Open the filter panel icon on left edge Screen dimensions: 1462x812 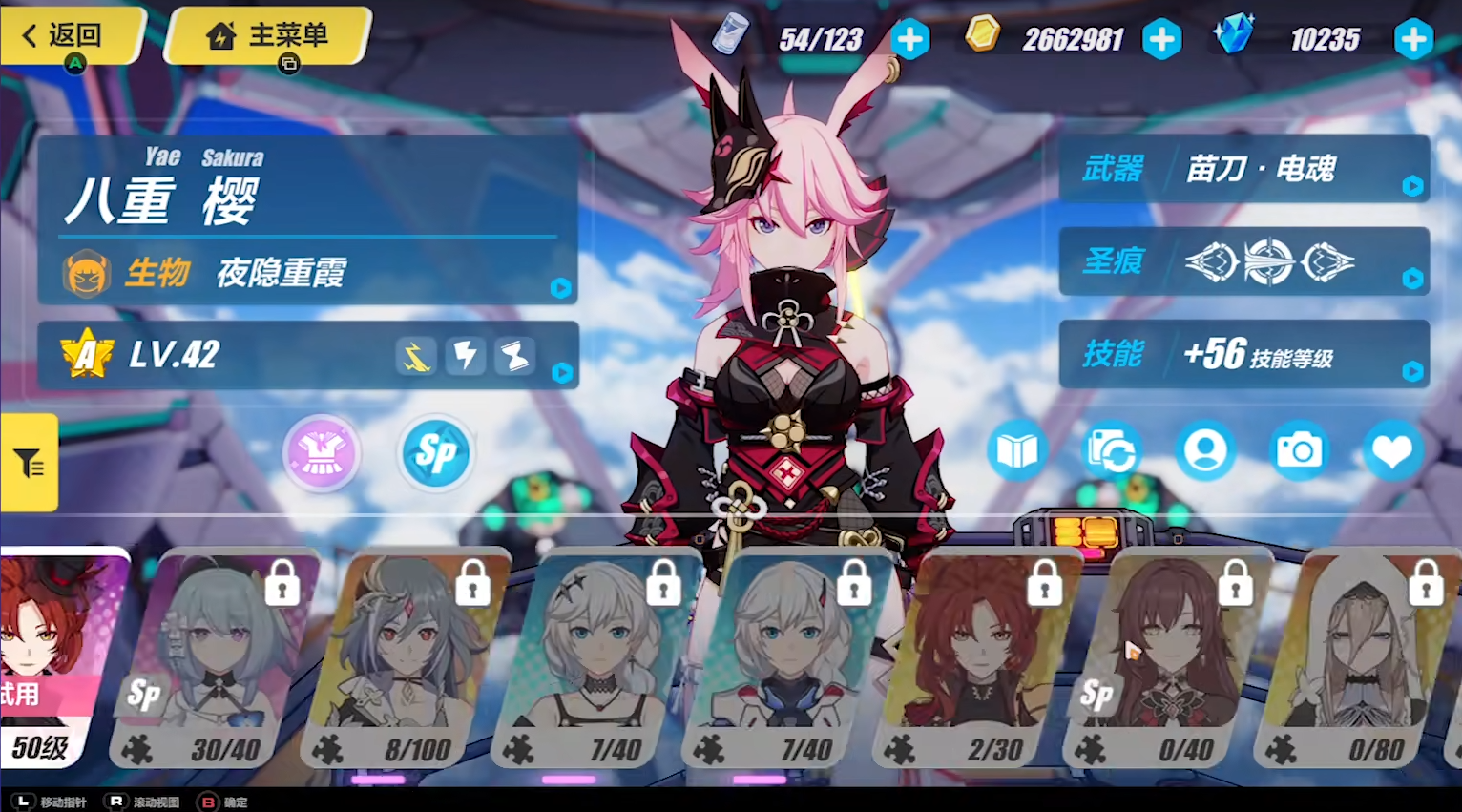click(29, 462)
